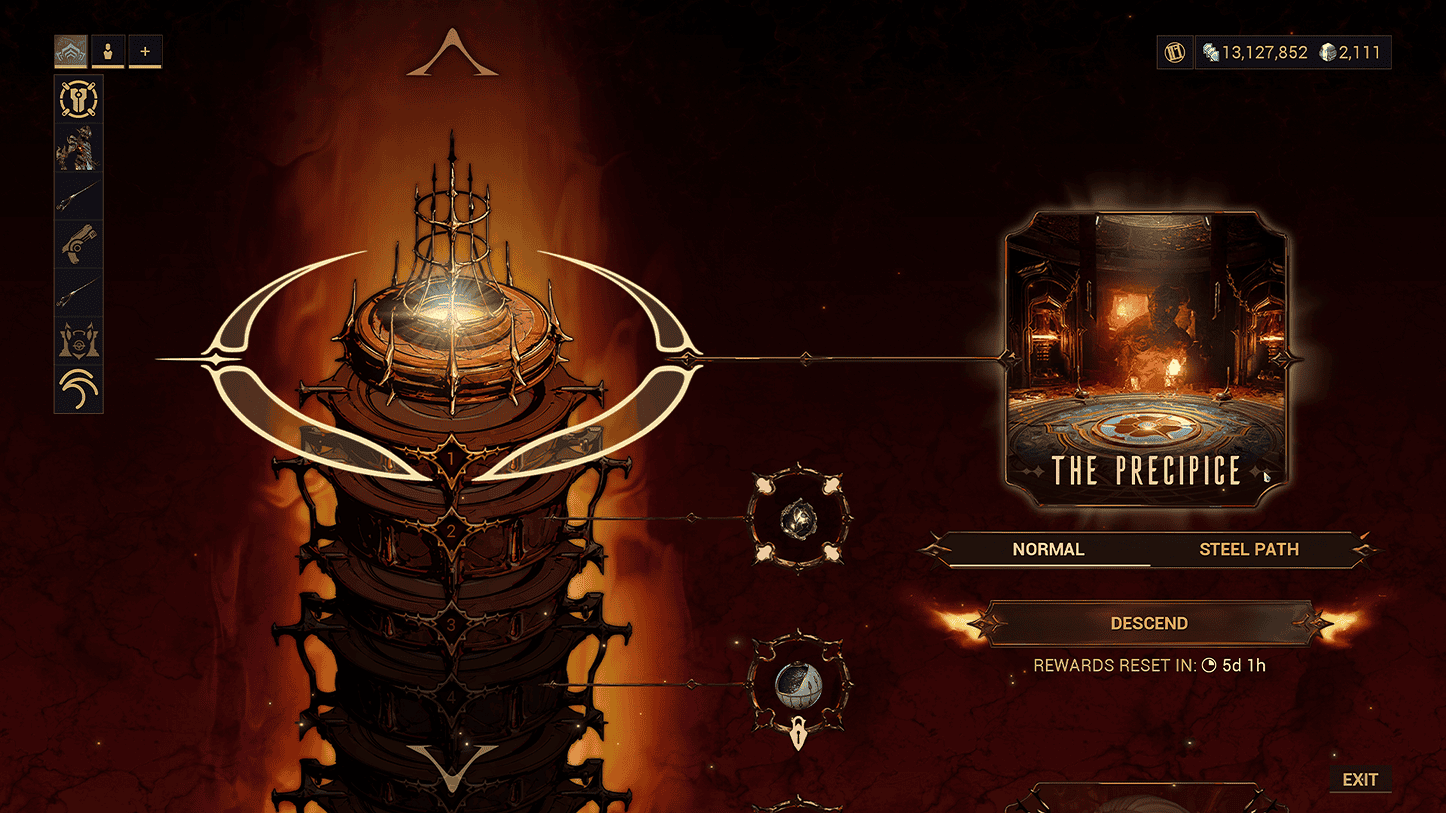
Task: Select your player avatar in the top-left
Action: point(107,51)
